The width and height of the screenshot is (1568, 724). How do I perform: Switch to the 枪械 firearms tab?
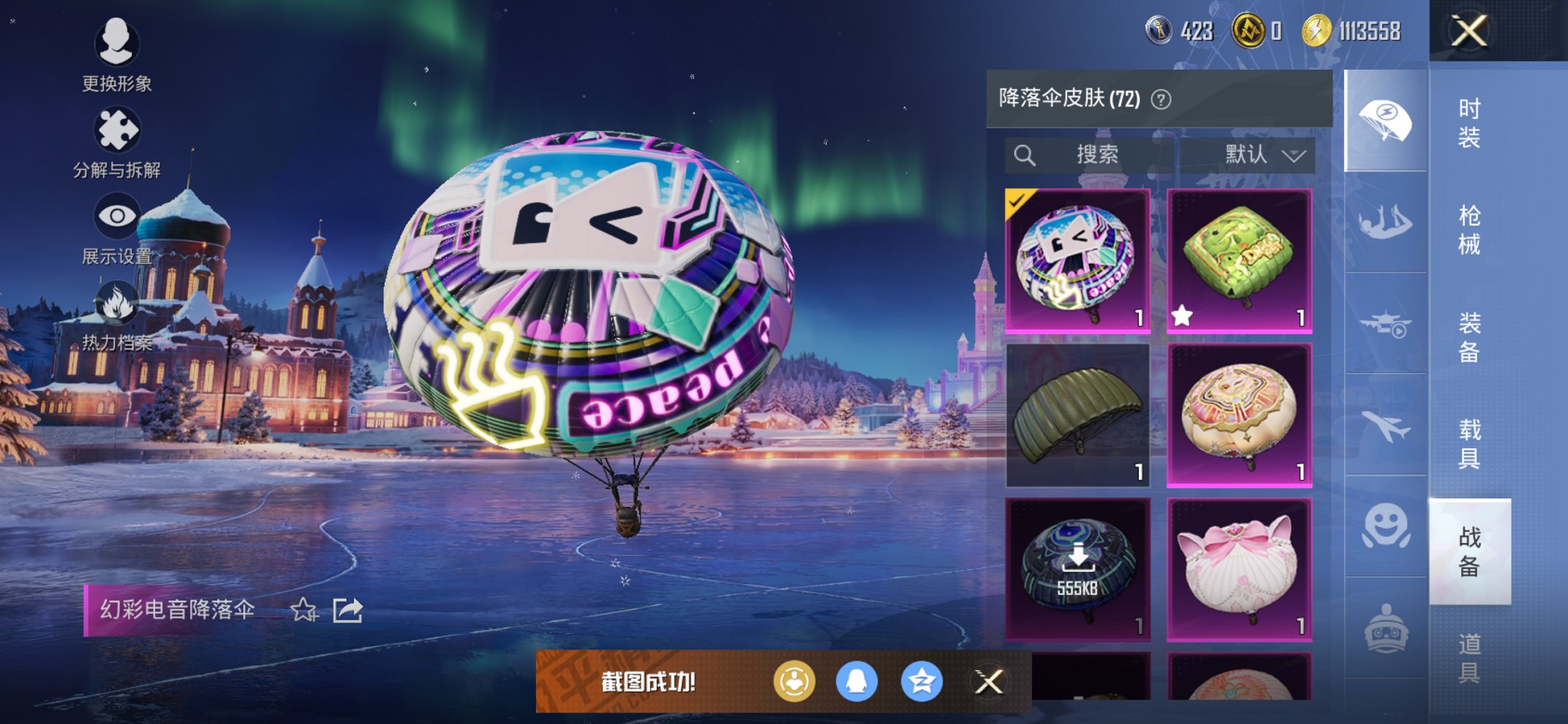pyautogui.click(x=1469, y=229)
